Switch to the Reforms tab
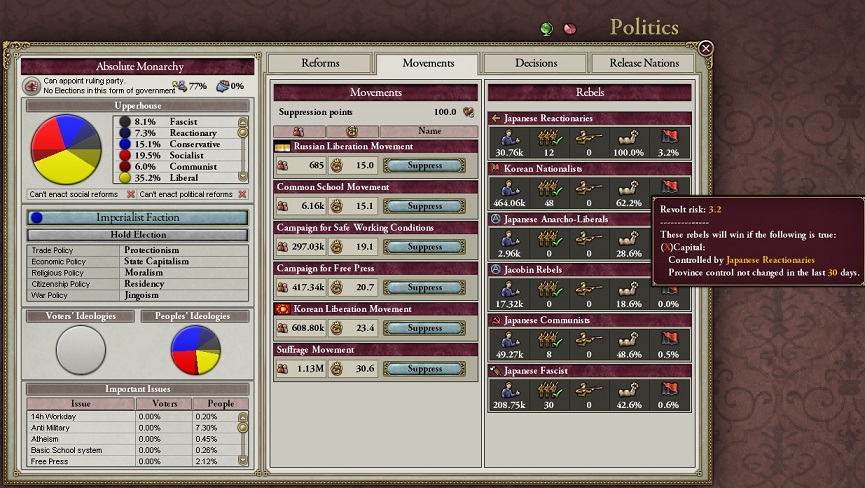Image resolution: width=865 pixels, height=488 pixels. click(x=320, y=63)
